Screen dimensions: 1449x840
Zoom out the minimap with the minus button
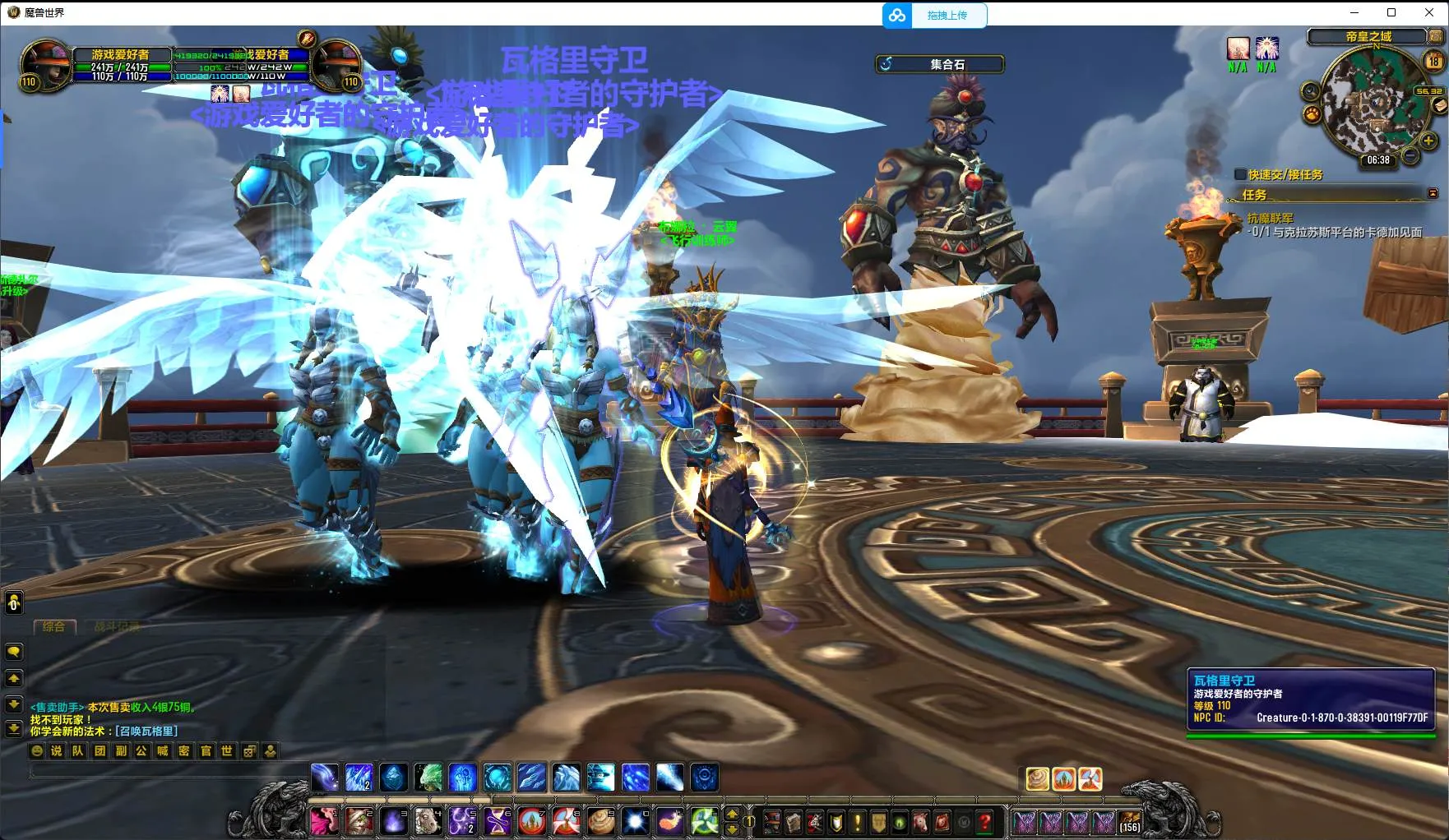pyautogui.click(x=1410, y=155)
